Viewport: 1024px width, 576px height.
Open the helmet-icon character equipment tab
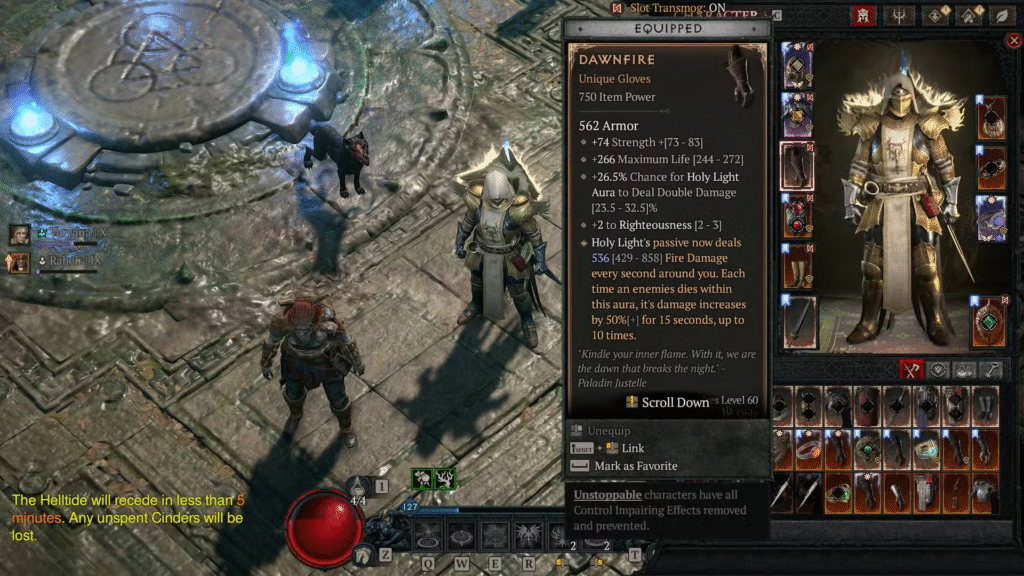(861, 15)
